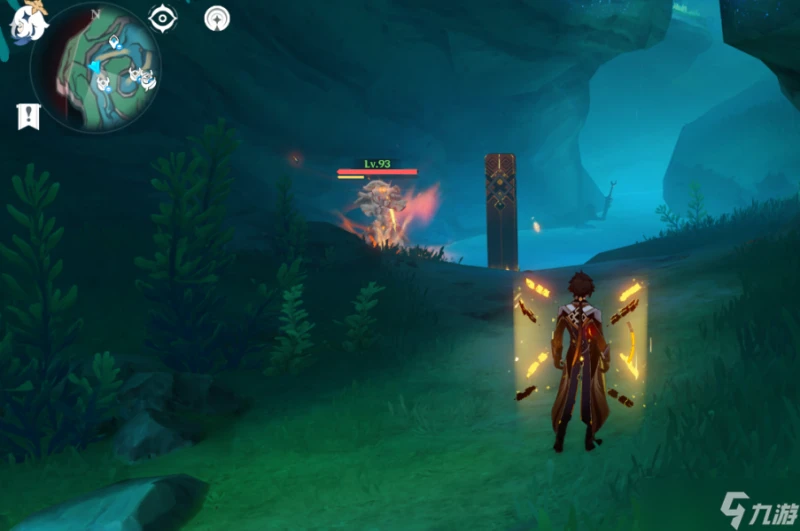Image resolution: width=800 pixels, height=531 pixels.
Task: Open the map via the minimap
Action: pyautogui.click(x=95, y=68)
